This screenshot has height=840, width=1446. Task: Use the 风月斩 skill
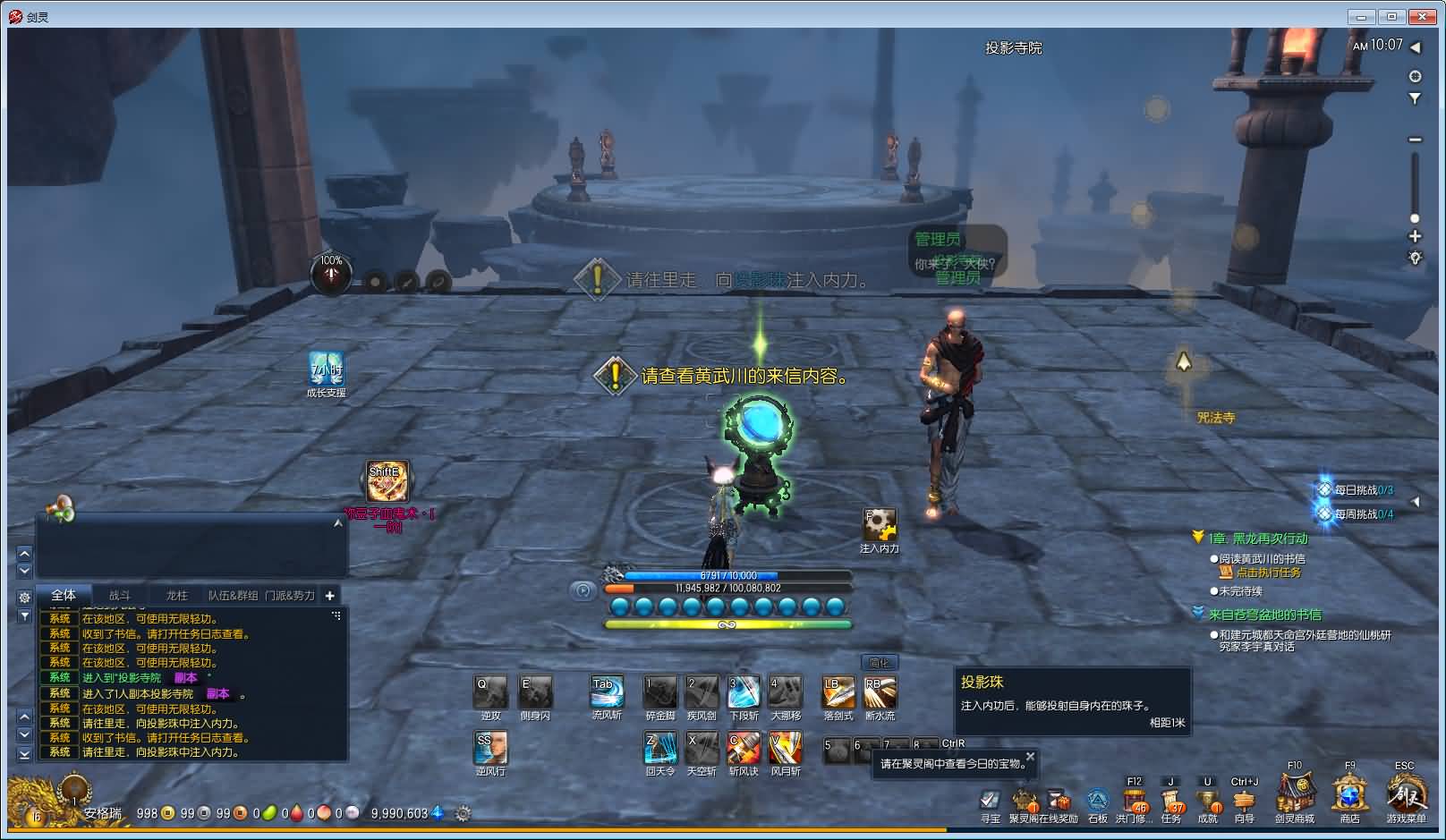(x=786, y=748)
